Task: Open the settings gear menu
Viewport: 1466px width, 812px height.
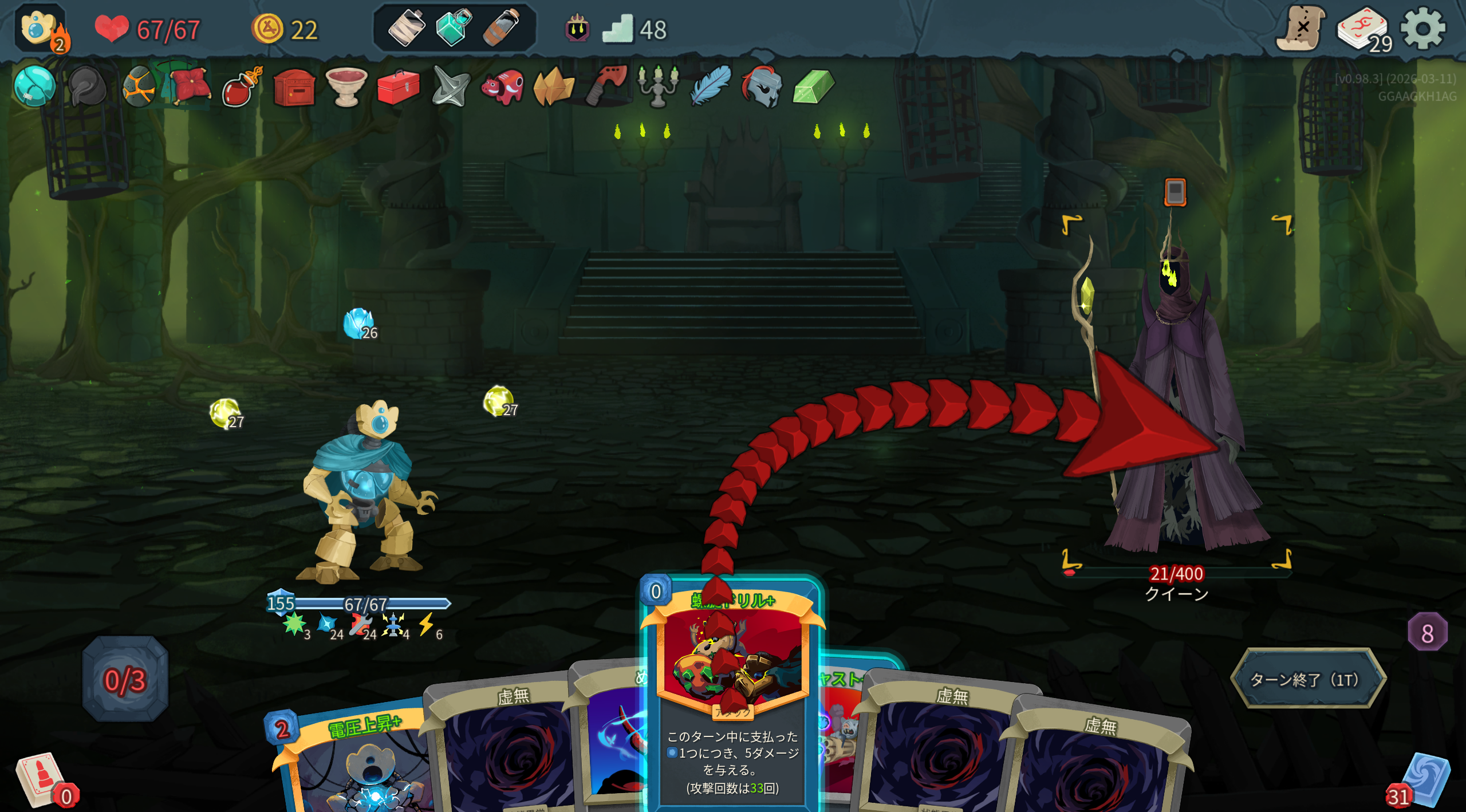Action: click(1422, 29)
